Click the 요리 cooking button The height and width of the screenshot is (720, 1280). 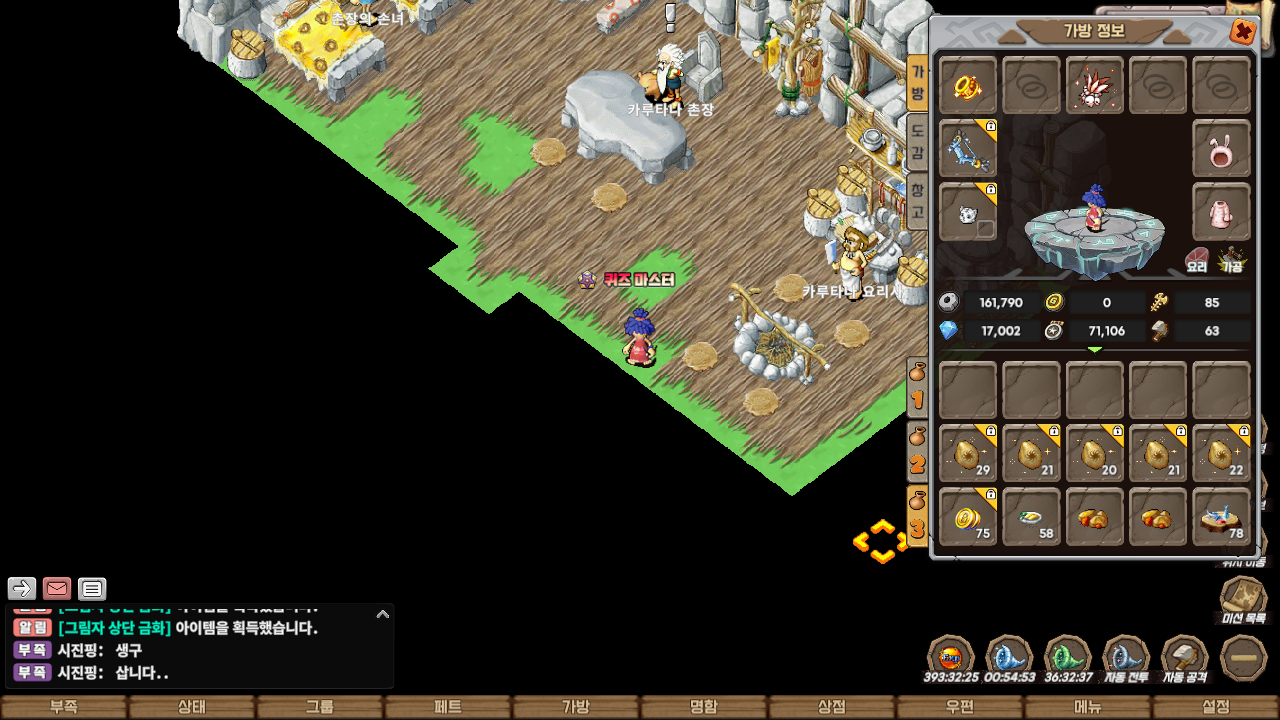point(1197,260)
